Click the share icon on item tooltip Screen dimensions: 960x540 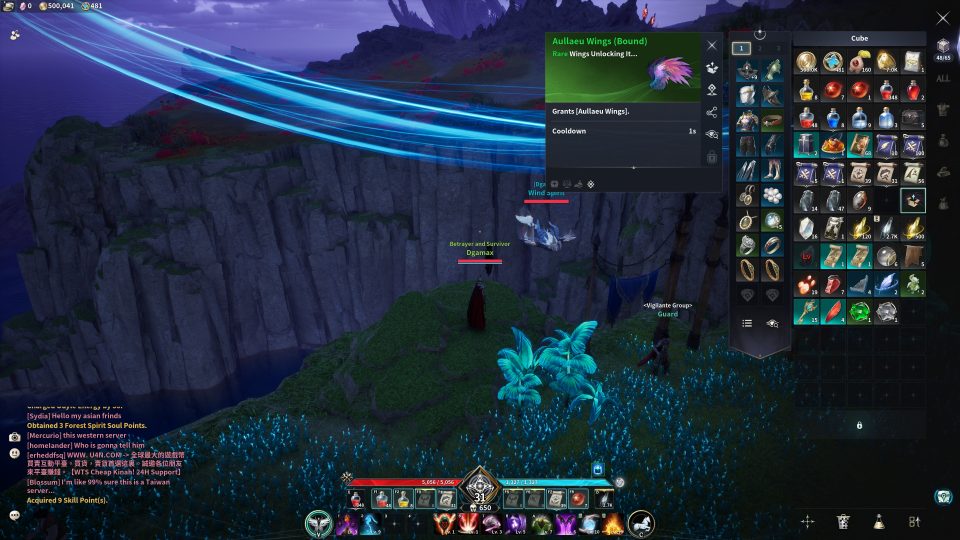coord(712,113)
